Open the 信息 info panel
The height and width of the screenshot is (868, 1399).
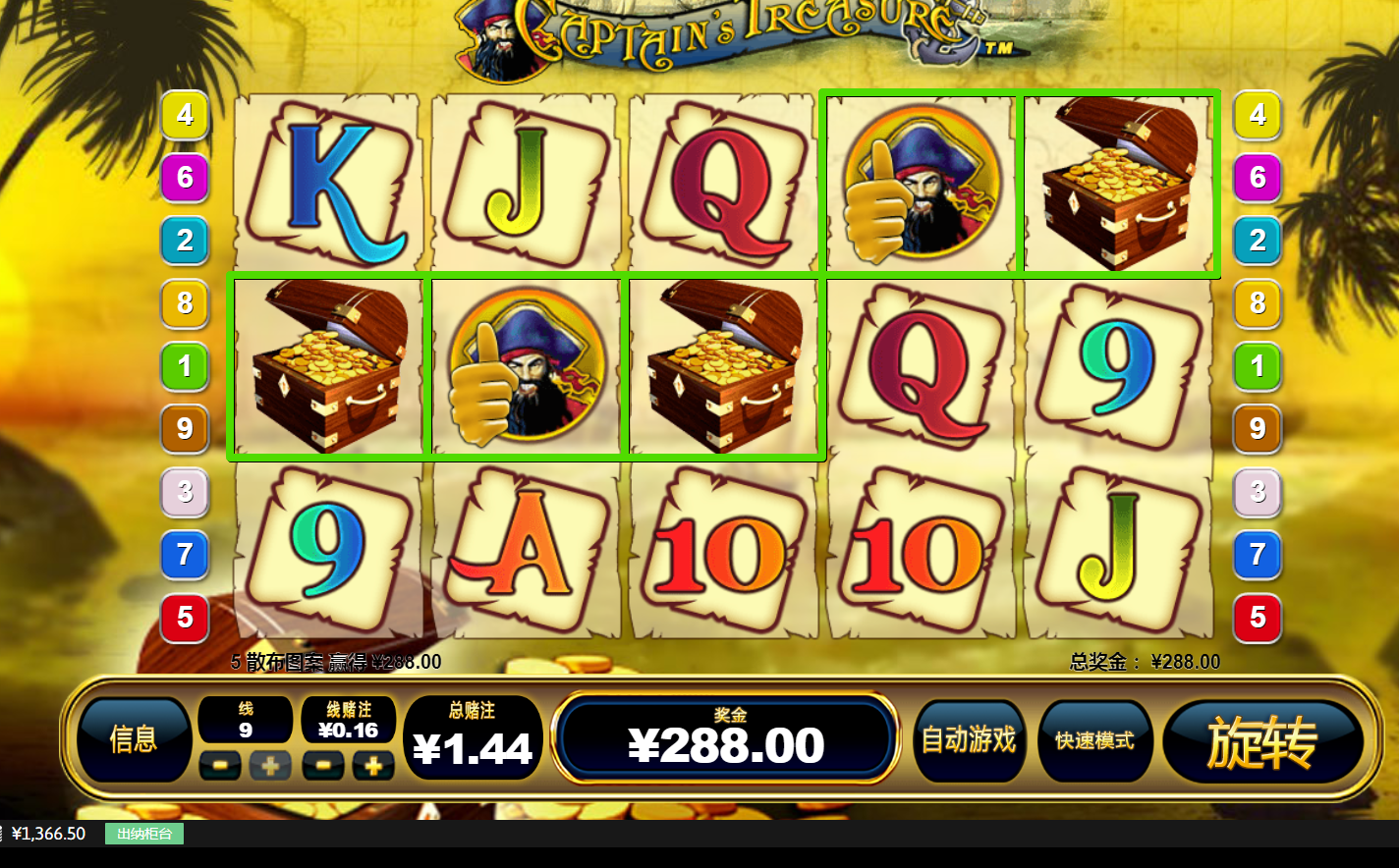point(134,739)
